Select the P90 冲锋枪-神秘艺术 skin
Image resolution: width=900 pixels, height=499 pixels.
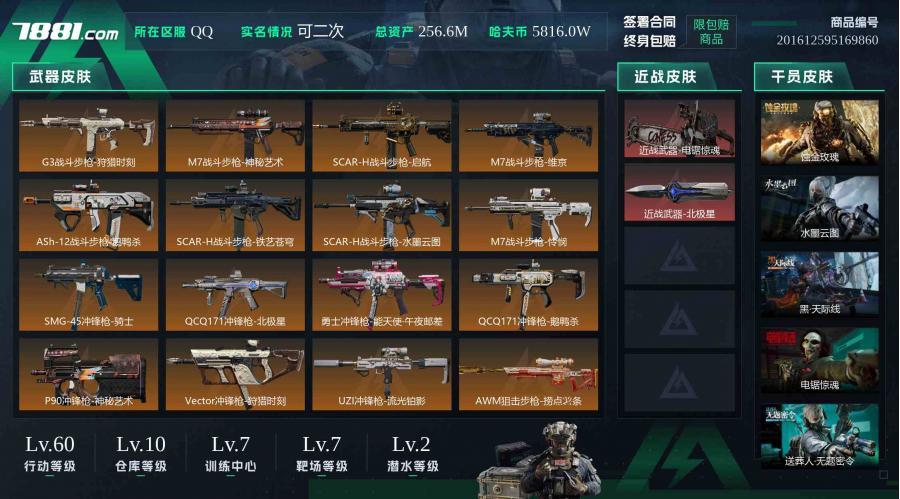(88, 373)
